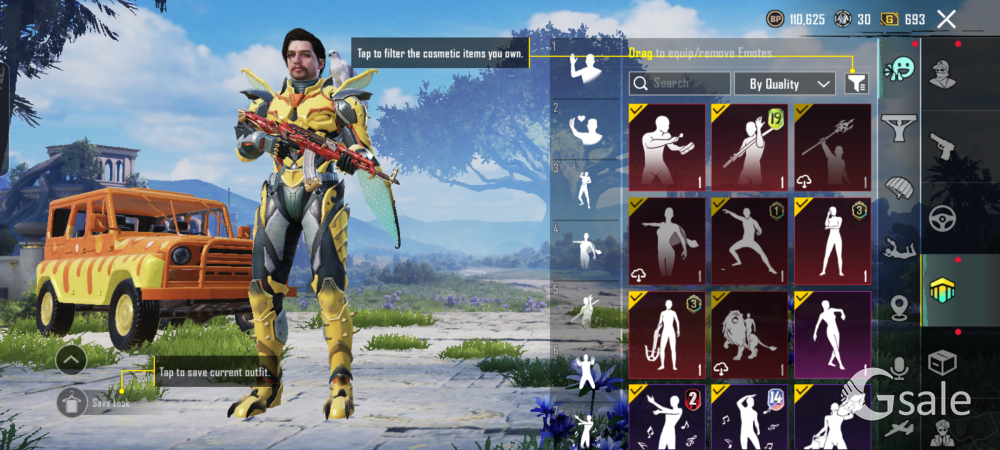Select the lion emote tile
Image resolution: width=1000 pixels, height=450 pixels.
(x=749, y=335)
